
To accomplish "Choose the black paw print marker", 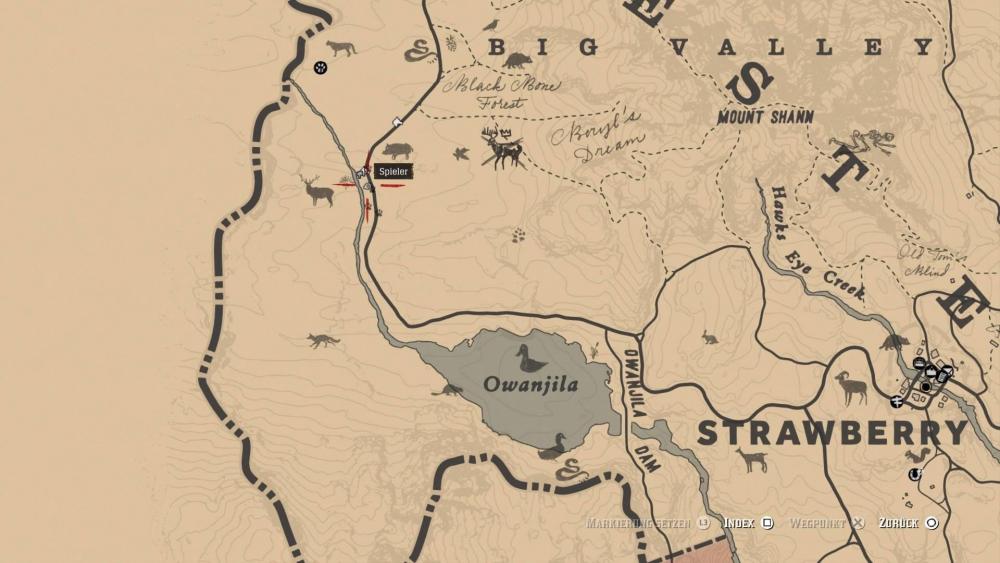I will pos(320,68).
